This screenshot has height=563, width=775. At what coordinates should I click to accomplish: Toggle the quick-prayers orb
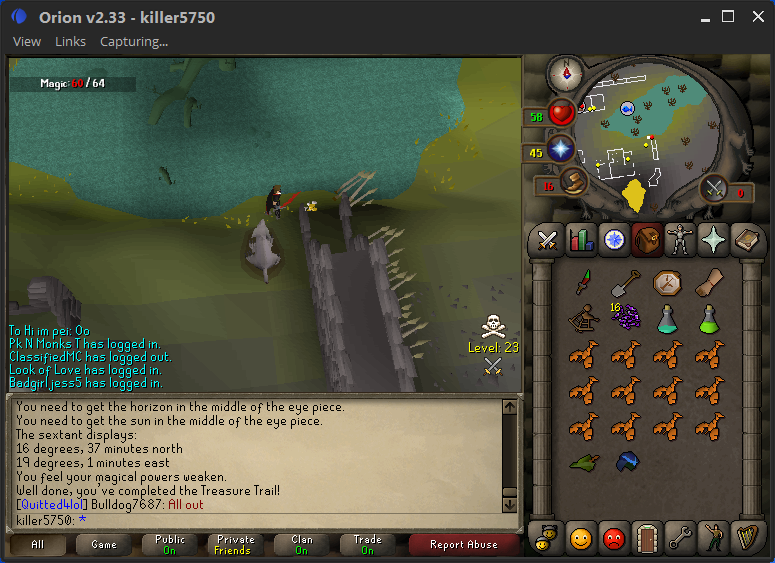pyautogui.click(x=561, y=150)
